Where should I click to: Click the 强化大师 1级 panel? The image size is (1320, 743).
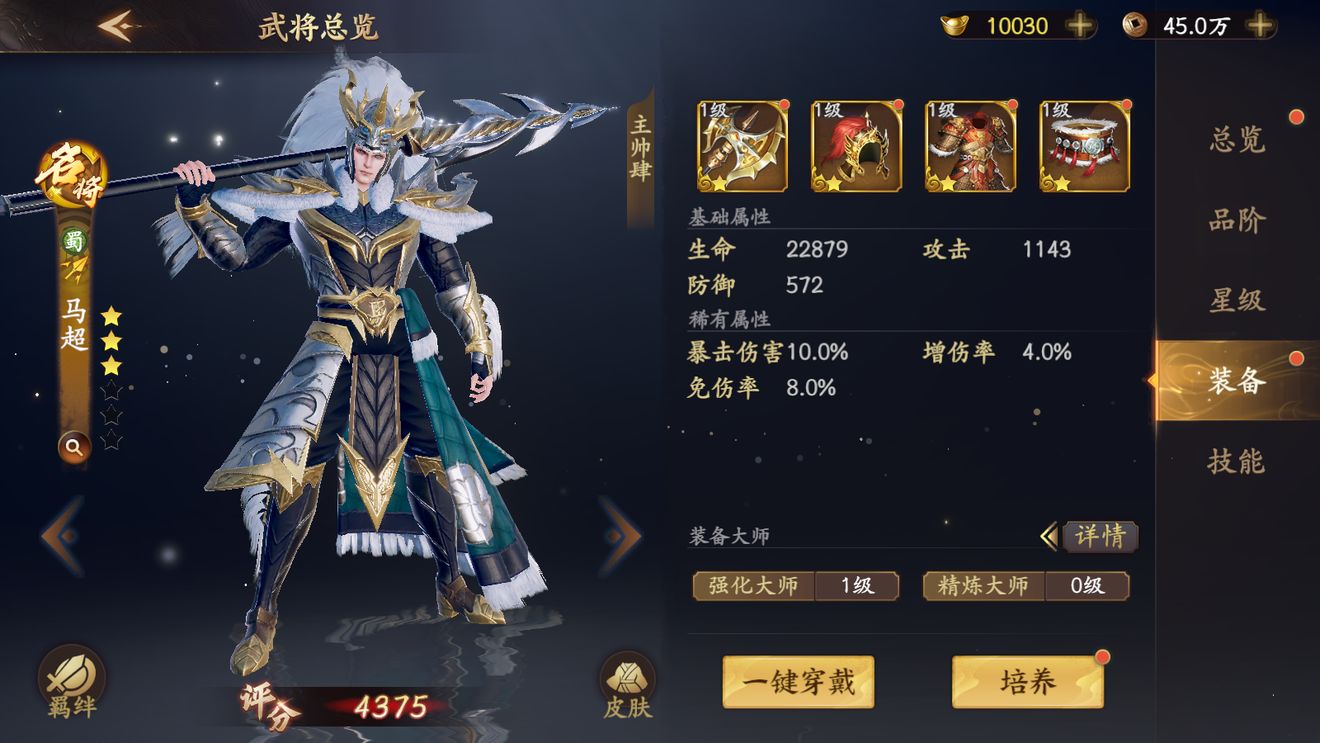click(793, 586)
